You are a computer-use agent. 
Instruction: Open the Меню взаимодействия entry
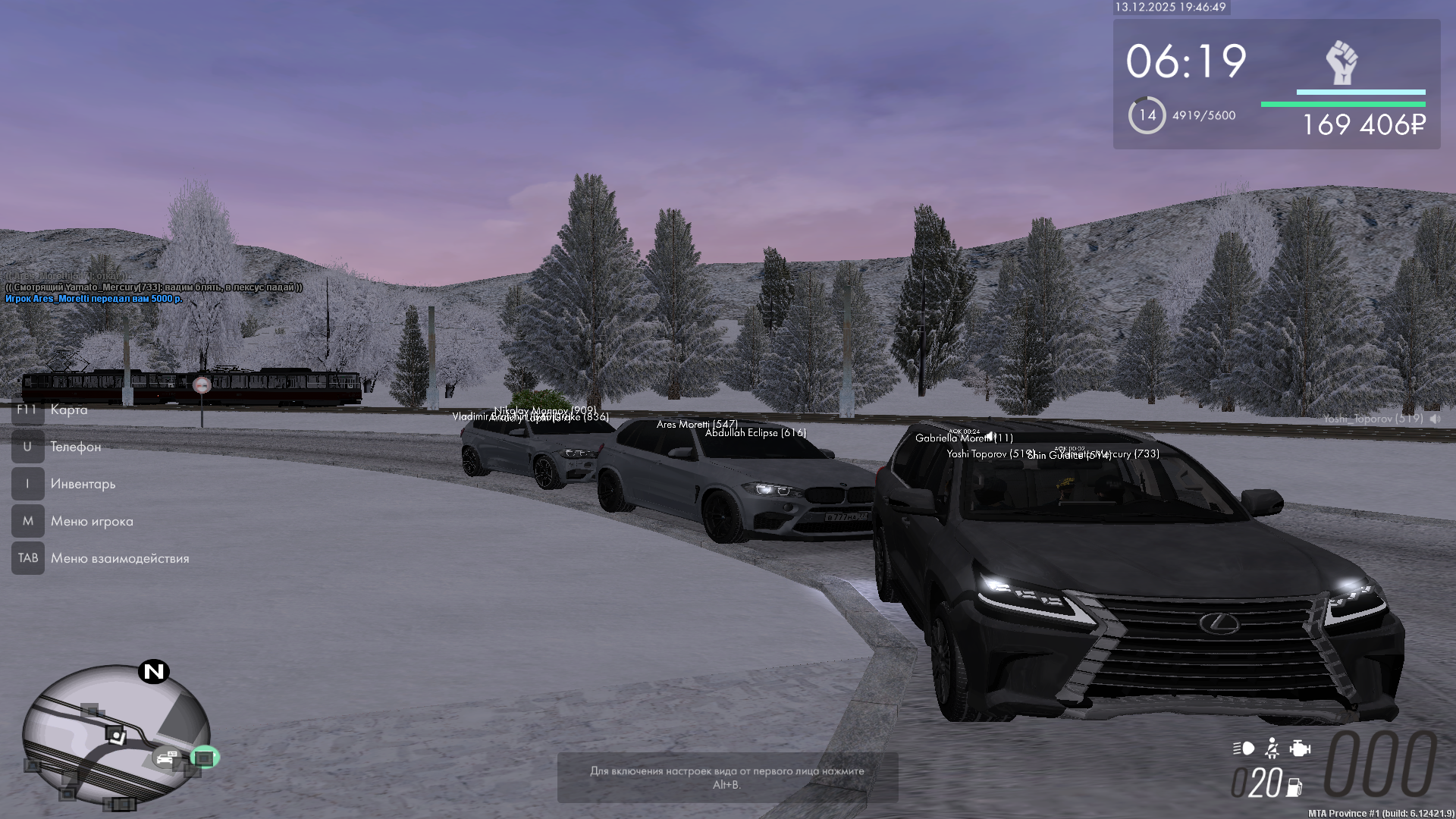120,558
